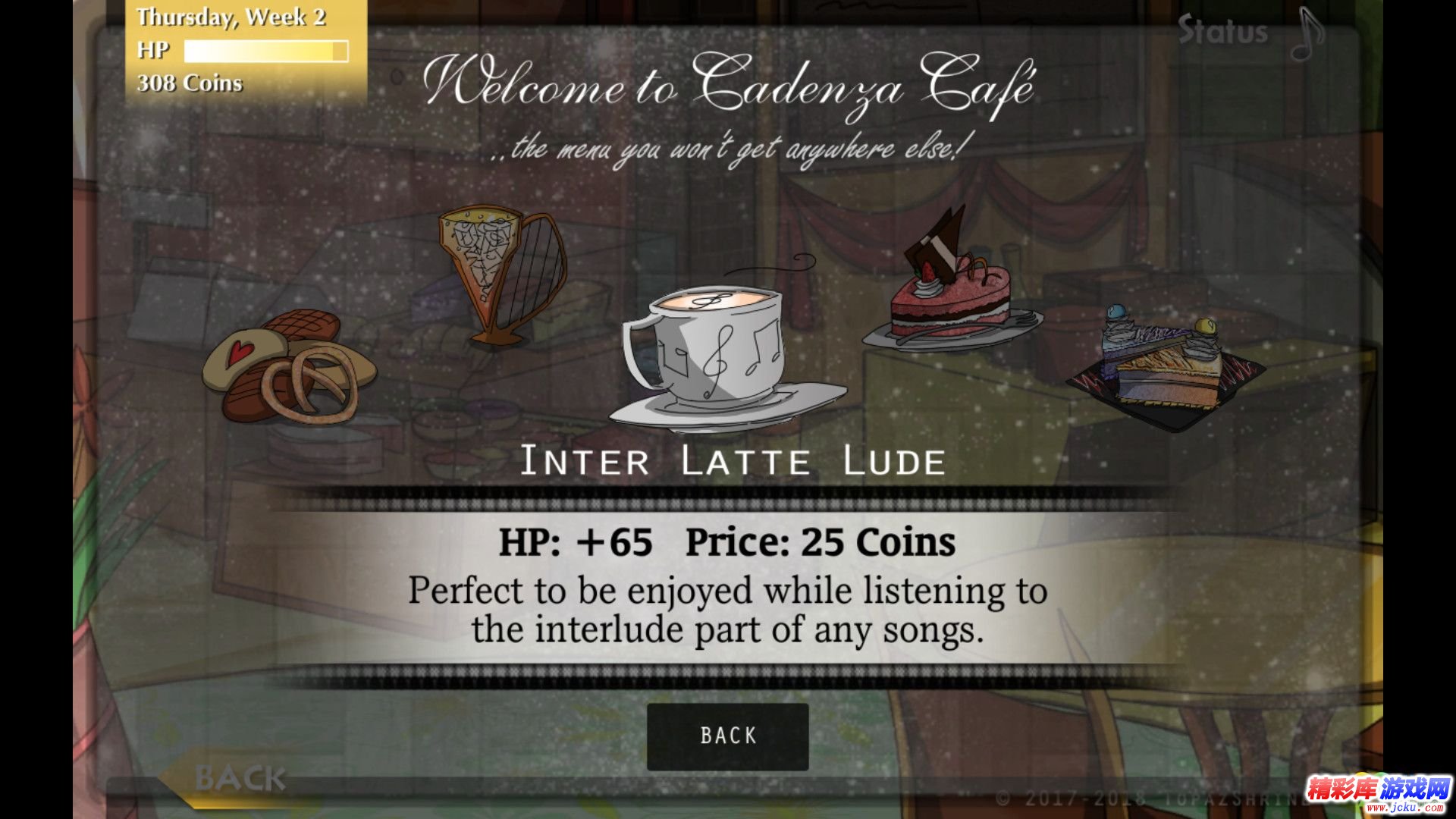Choose the heart cookies and pretzel plate
Image resolution: width=1456 pixels, height=819 pixels.
pos(290,366)
